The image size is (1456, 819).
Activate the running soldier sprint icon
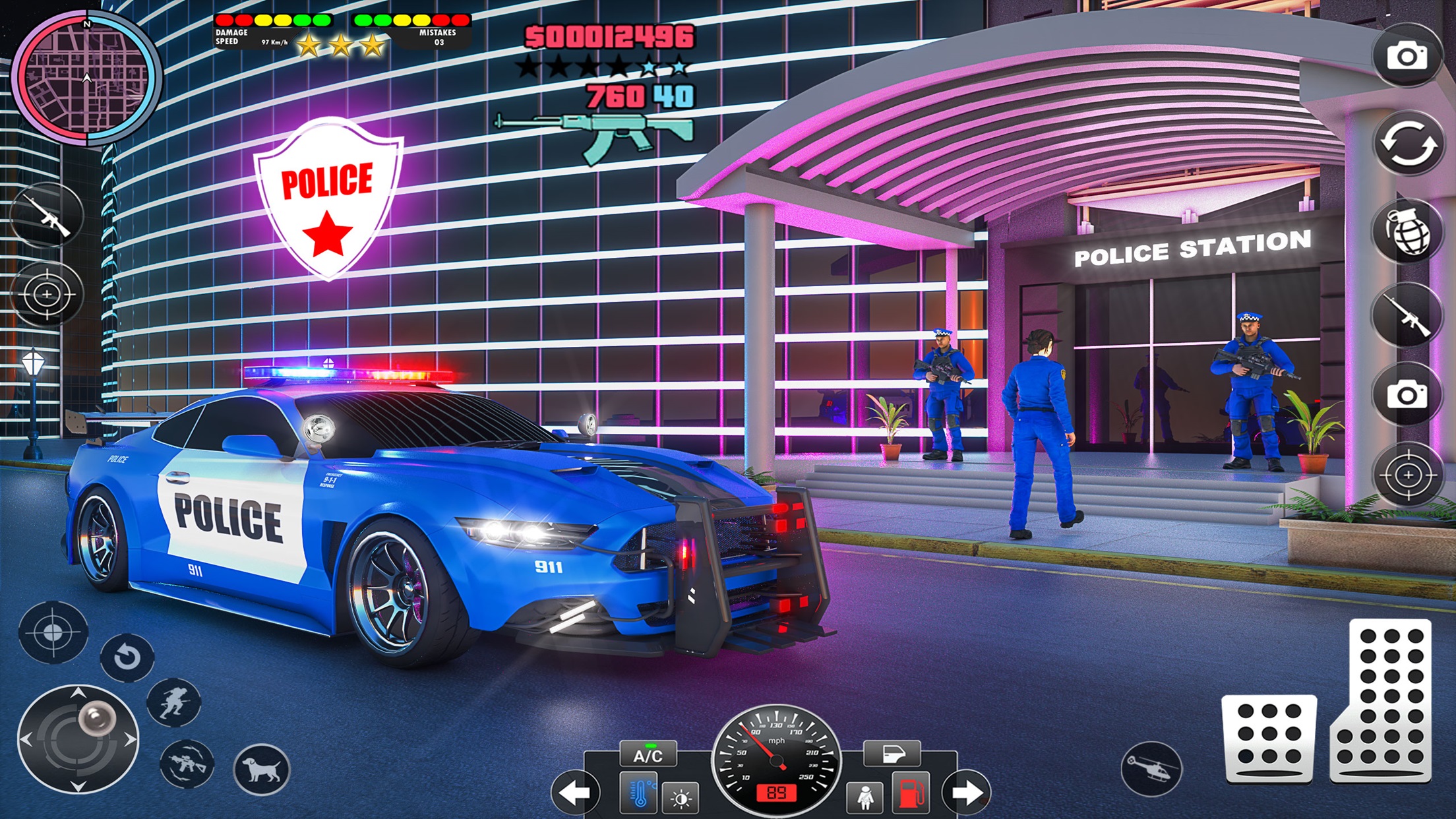pyautogui.click(x=173, y=702)
